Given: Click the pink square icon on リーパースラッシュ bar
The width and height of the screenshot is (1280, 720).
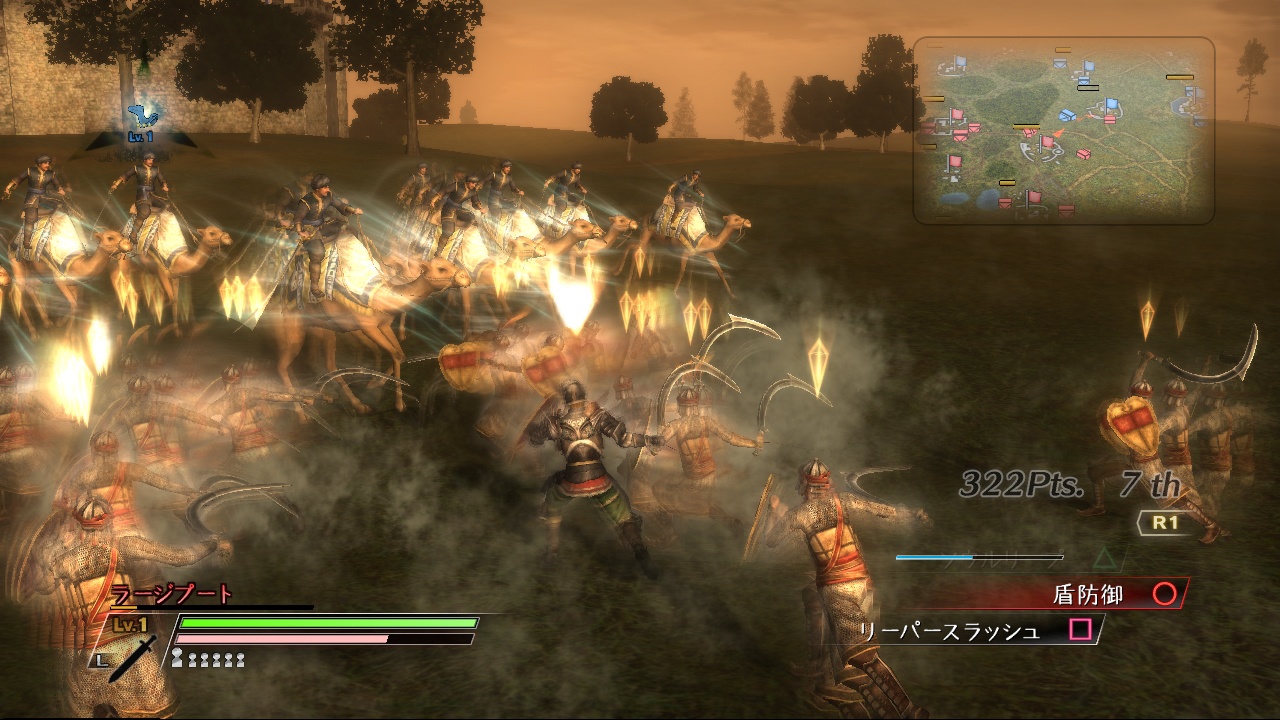Looking at the screenshot, I should click(1080, 630).
